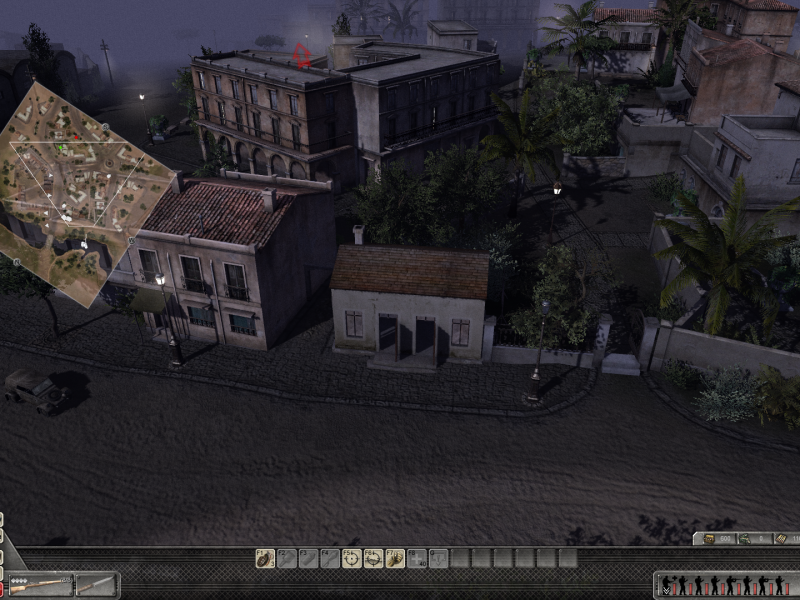Select the squad leader silhouette with chevrons
800x600 pixels.
point(667,585)
